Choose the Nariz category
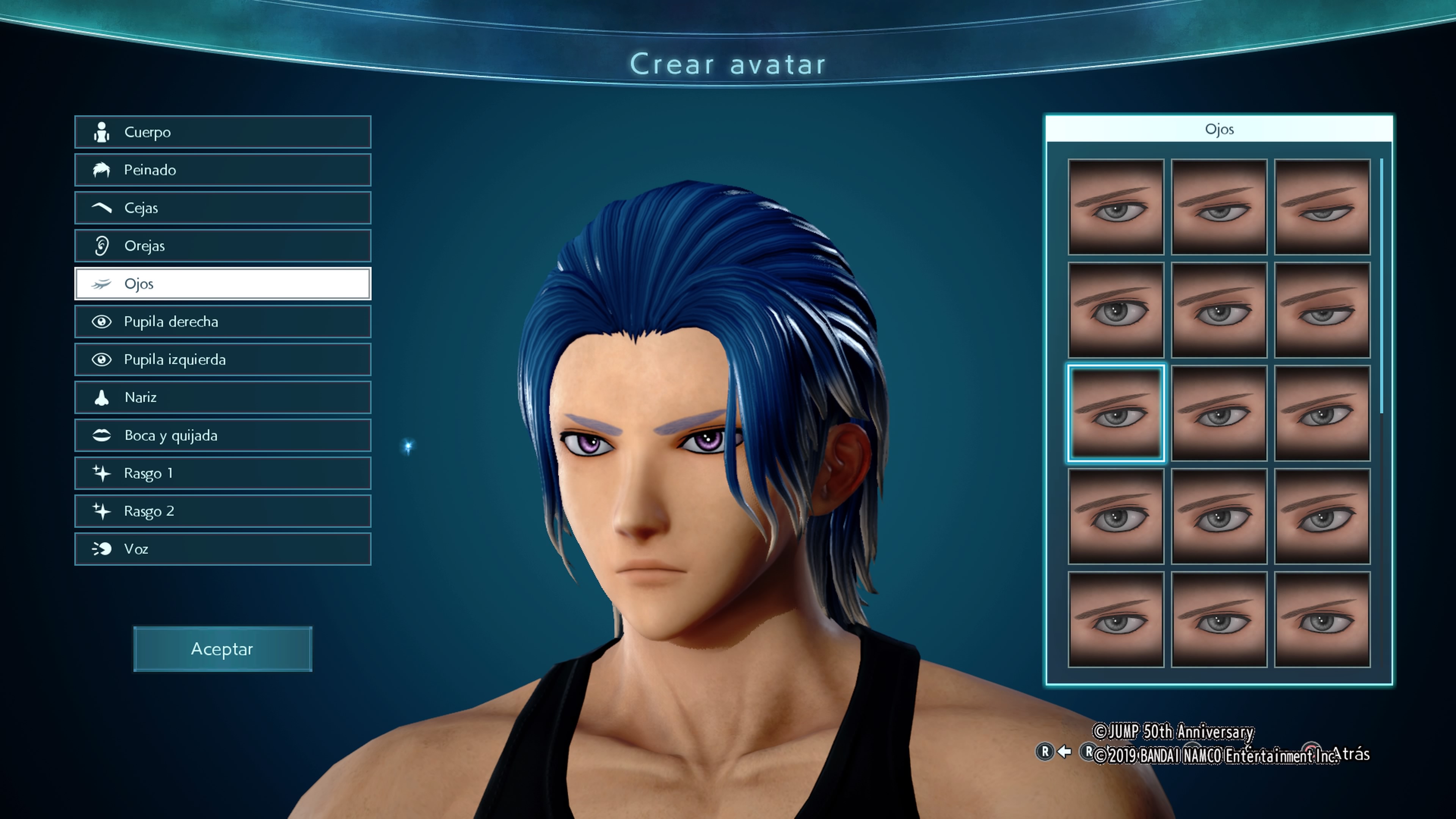This screenshot has height=819, width=1456. pyautogui.click(x=222, y=397)
